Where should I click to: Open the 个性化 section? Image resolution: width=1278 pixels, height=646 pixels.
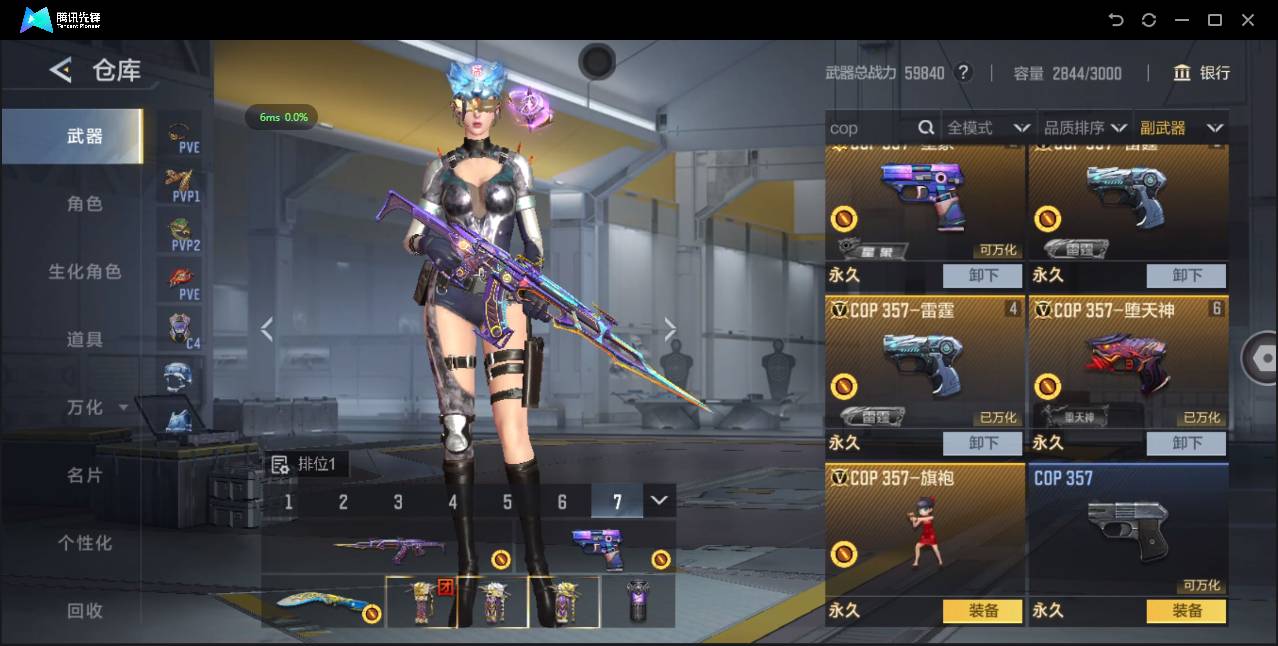[84, 543]
